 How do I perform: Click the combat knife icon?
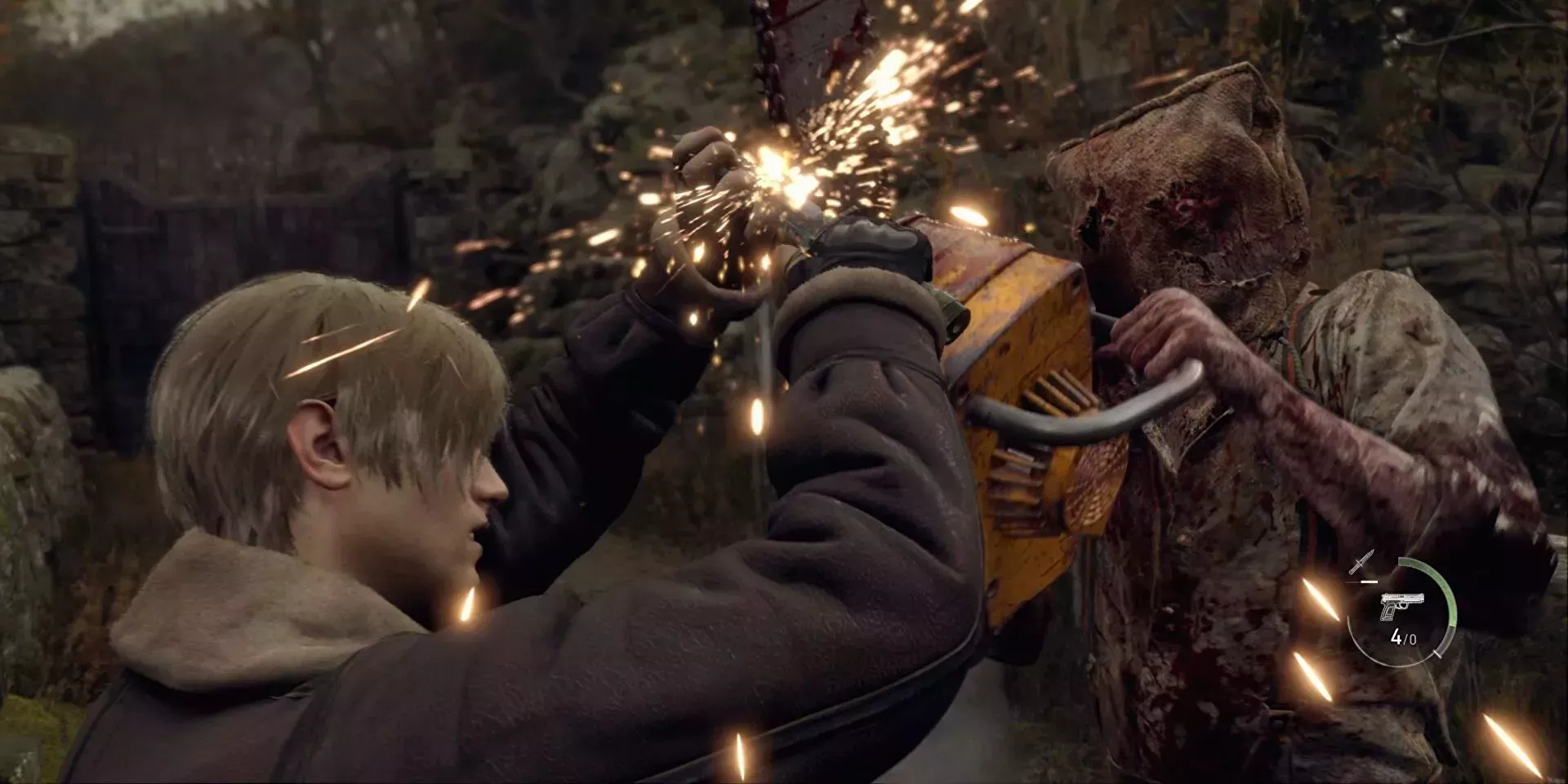(1362, 563)
